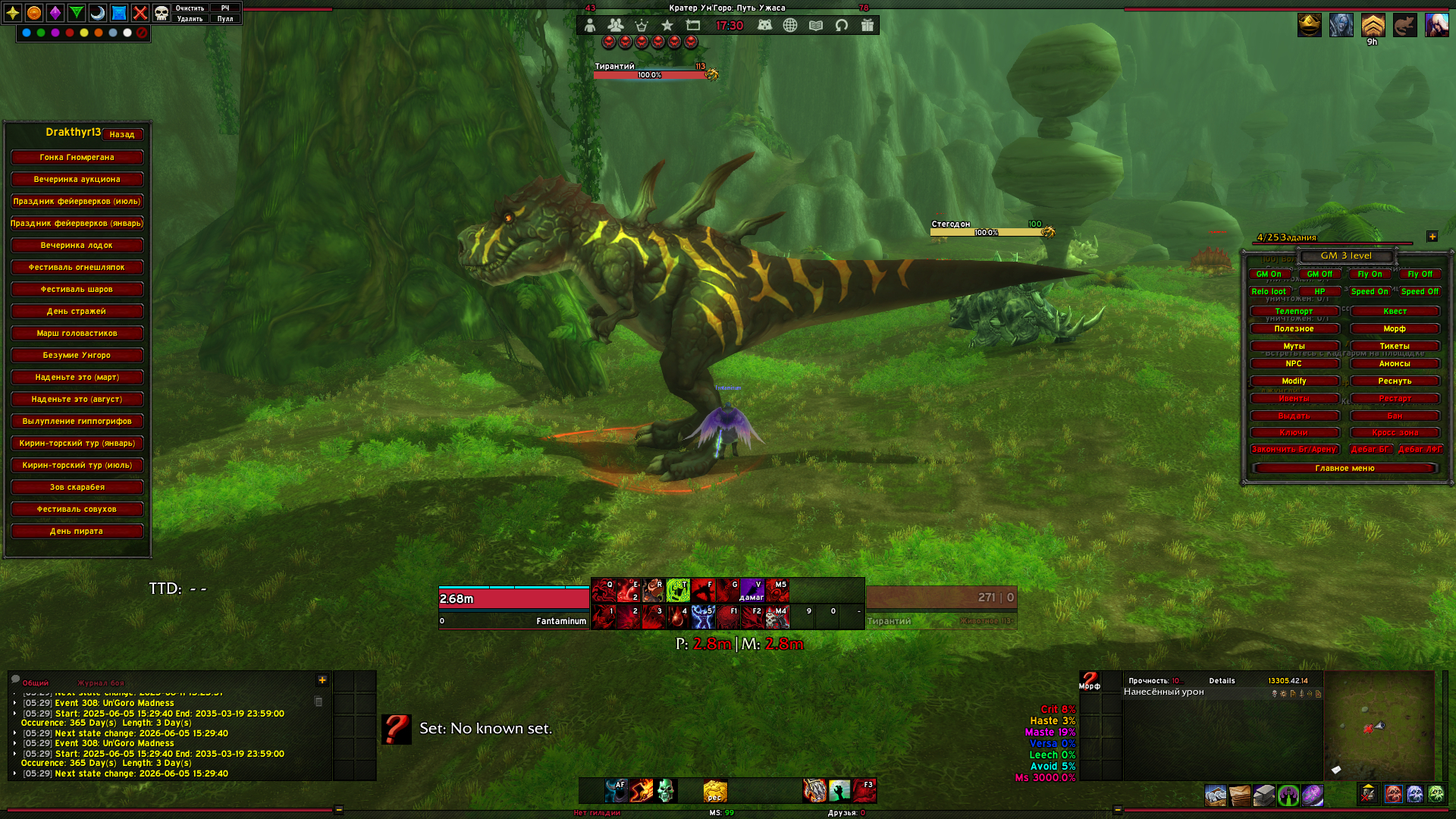Click the minimap
This screenshot has height=819, width=1456.
tap(1379, 725)
